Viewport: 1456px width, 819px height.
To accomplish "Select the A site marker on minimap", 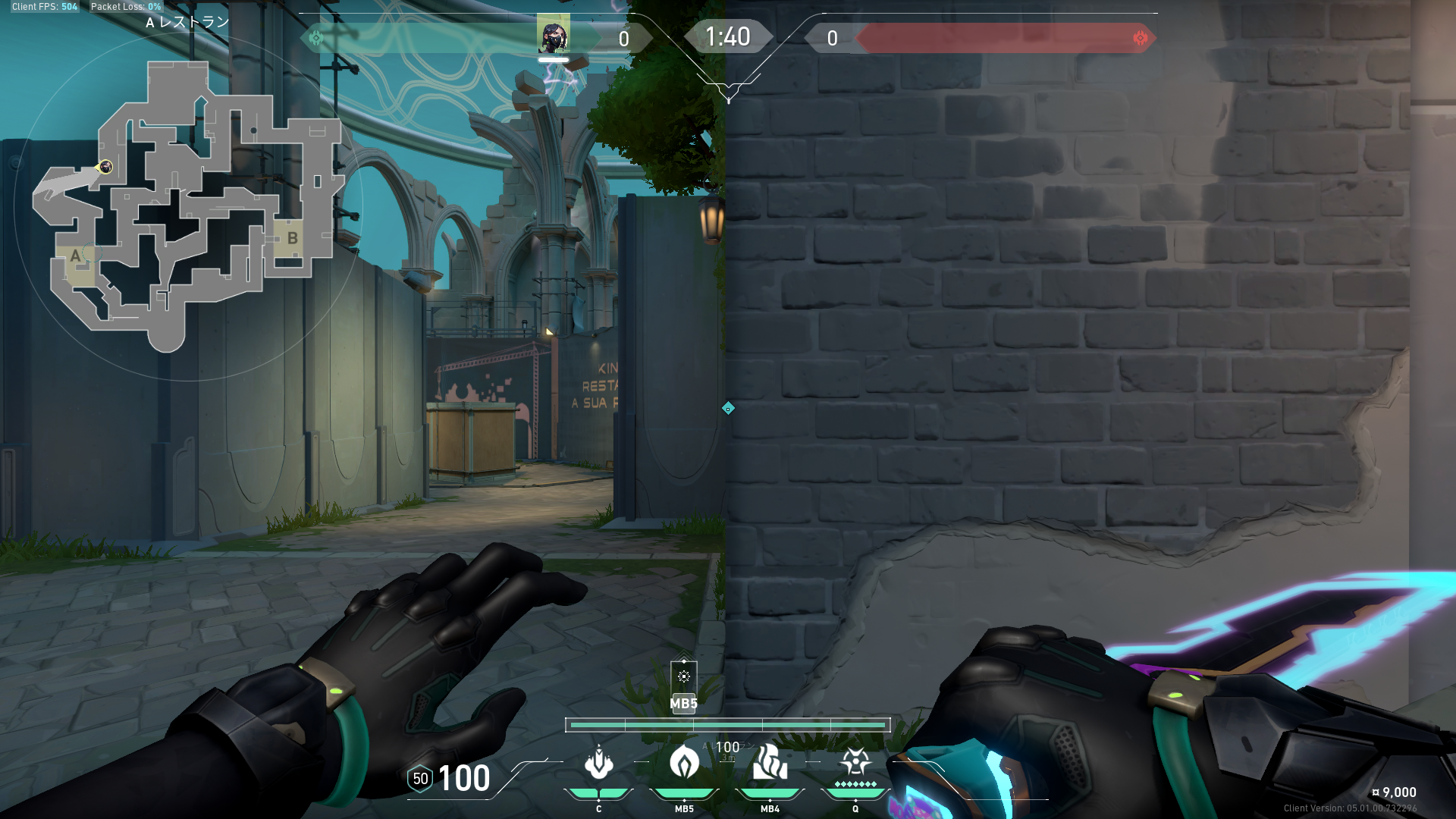I will (75, 256).
